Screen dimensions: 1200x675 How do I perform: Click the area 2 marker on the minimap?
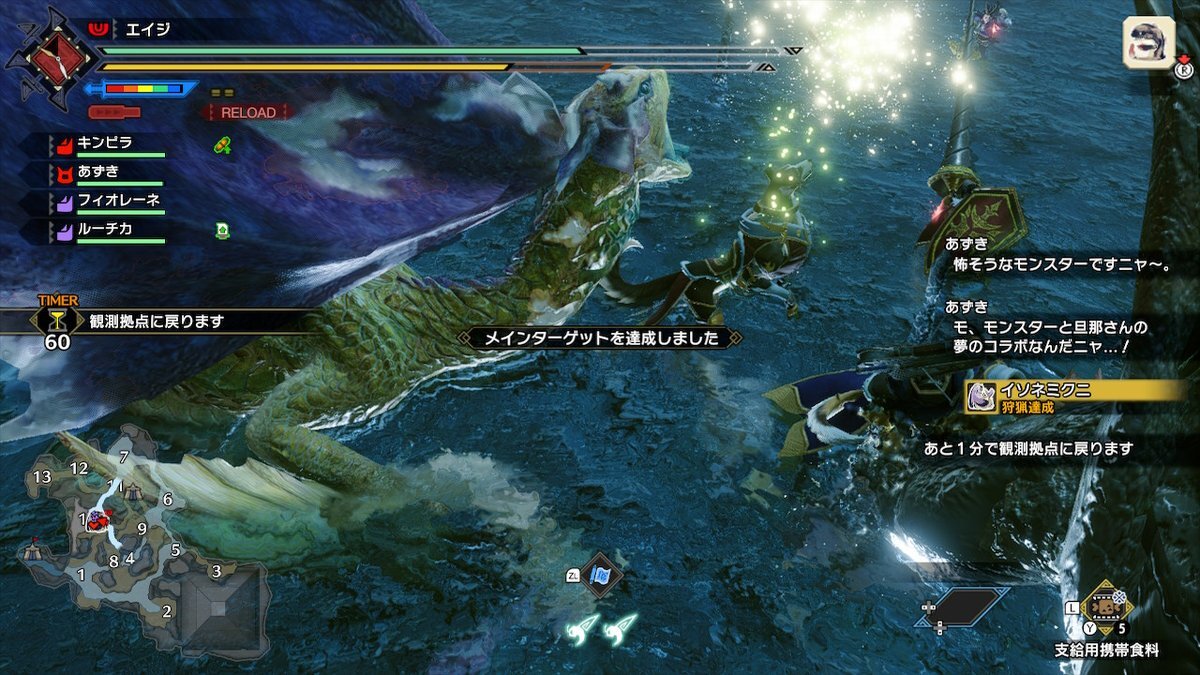pyautogui.click(x=166, y=611)
